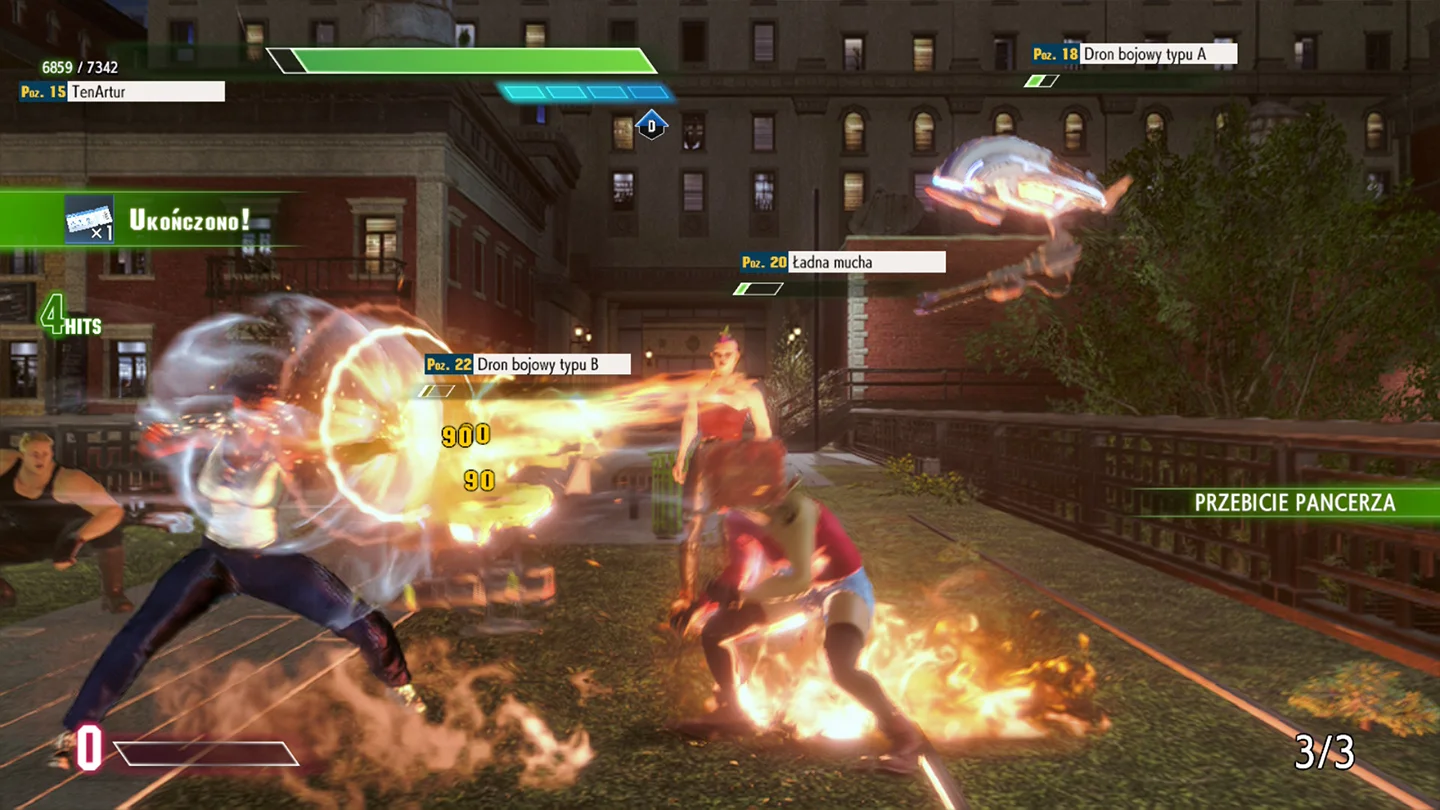The width and height of the screenshot is (1440, 810).
Task: Click the Dron bojowy typu B nameplate
Action: pos(550,364)
